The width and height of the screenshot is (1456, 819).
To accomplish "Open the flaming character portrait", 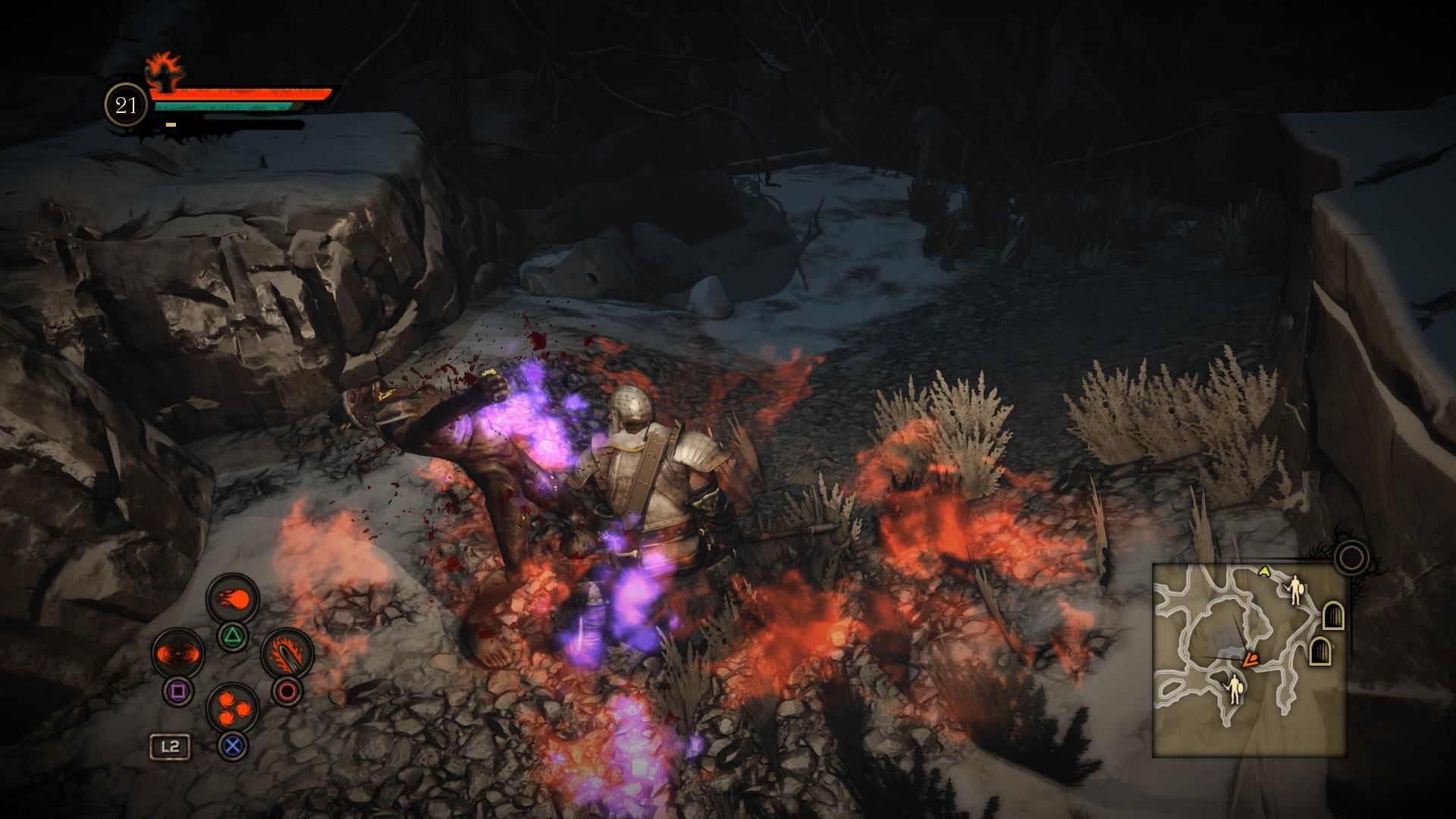I will point(162,72).
